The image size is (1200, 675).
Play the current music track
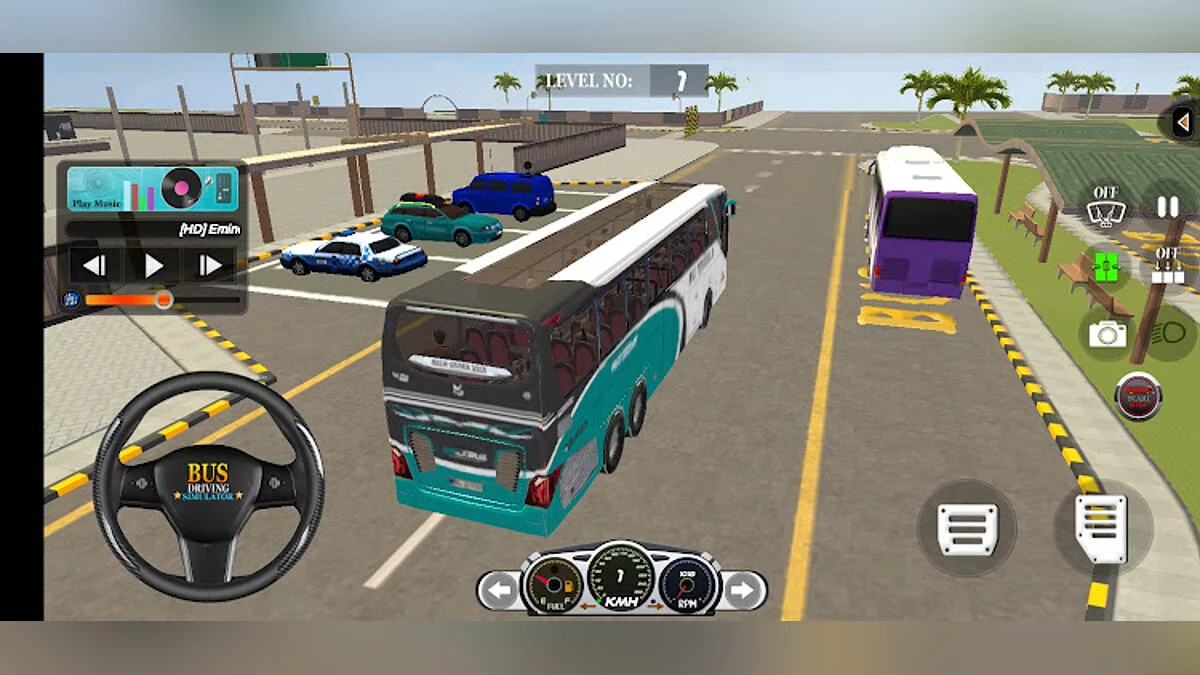(x=153, y=265)
